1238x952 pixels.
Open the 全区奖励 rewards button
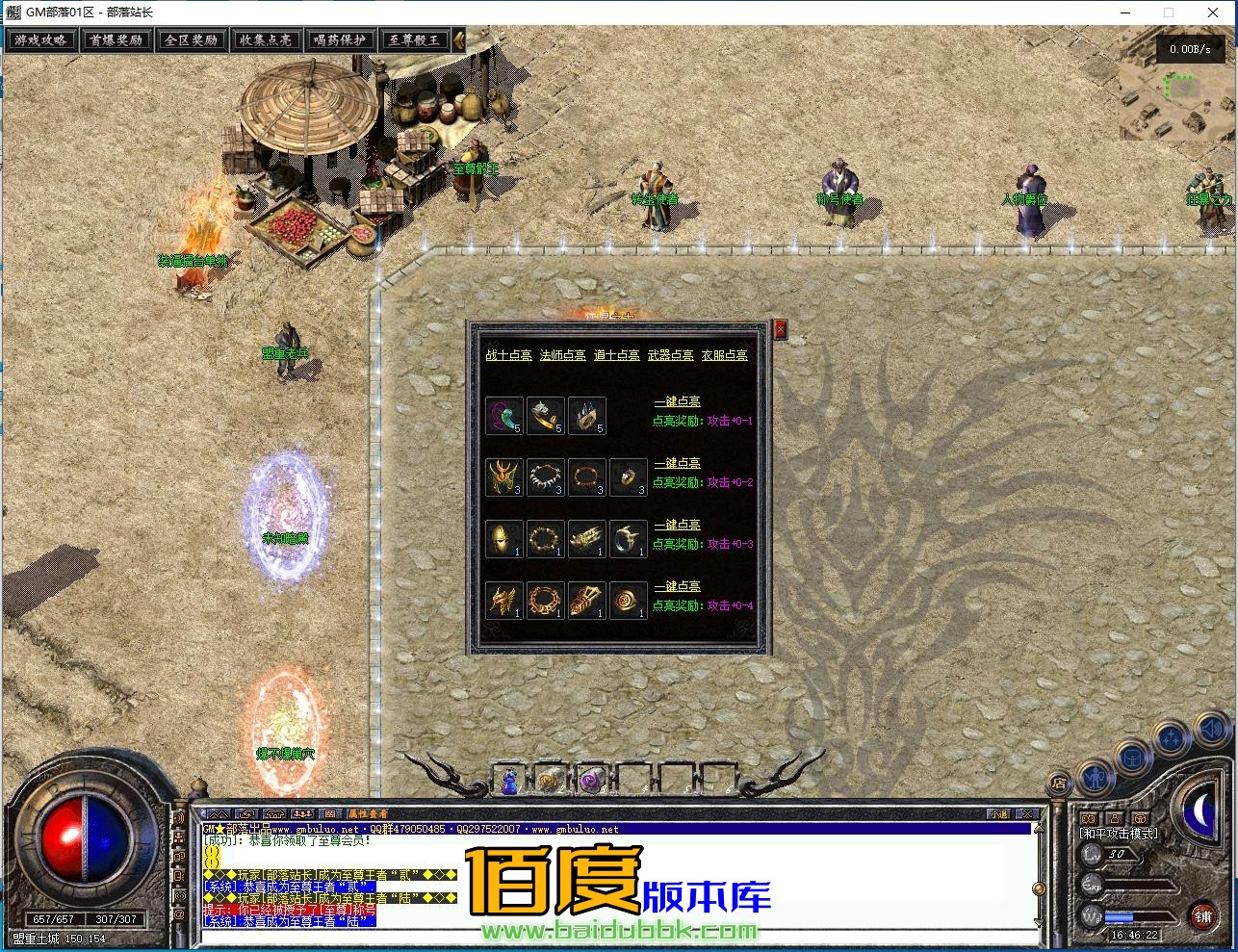tap(191, 40)
